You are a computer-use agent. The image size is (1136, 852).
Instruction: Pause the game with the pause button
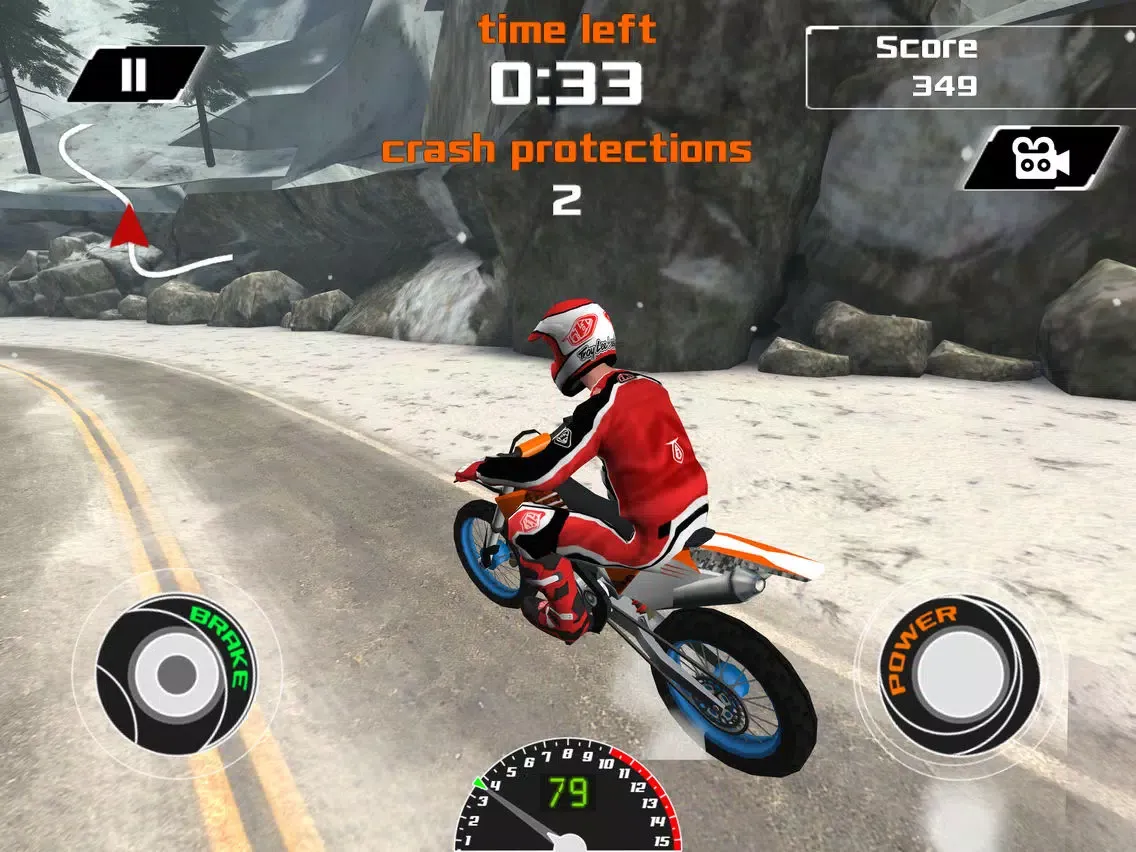tap(135, 74)
